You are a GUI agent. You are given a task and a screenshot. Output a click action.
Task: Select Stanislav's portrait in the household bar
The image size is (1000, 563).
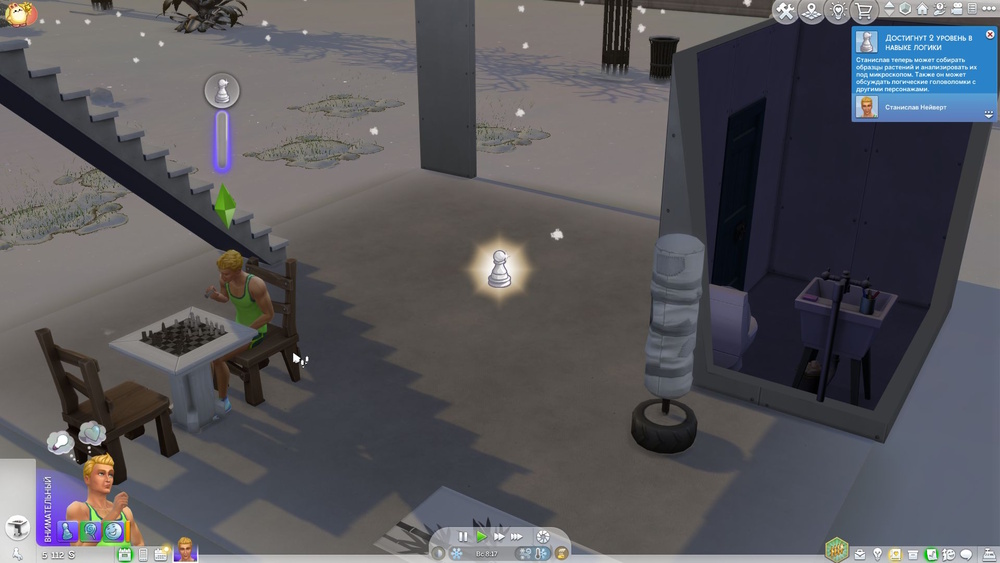pos(186,550)
